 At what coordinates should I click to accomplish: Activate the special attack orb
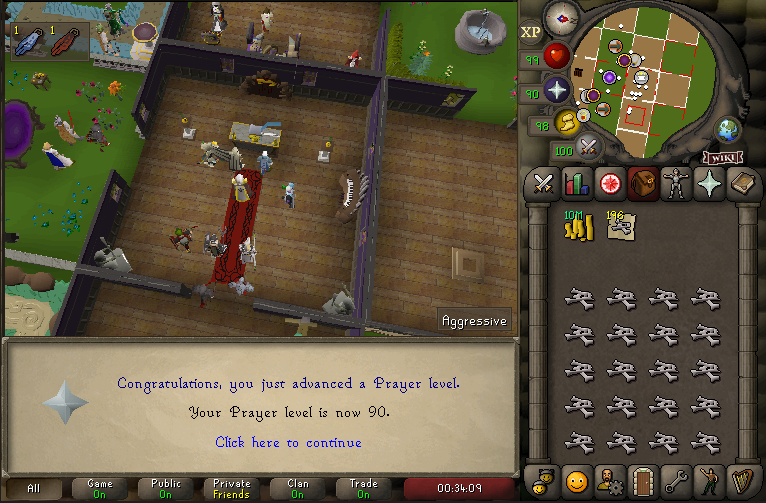pyautogui.click(x=589, y=147)
